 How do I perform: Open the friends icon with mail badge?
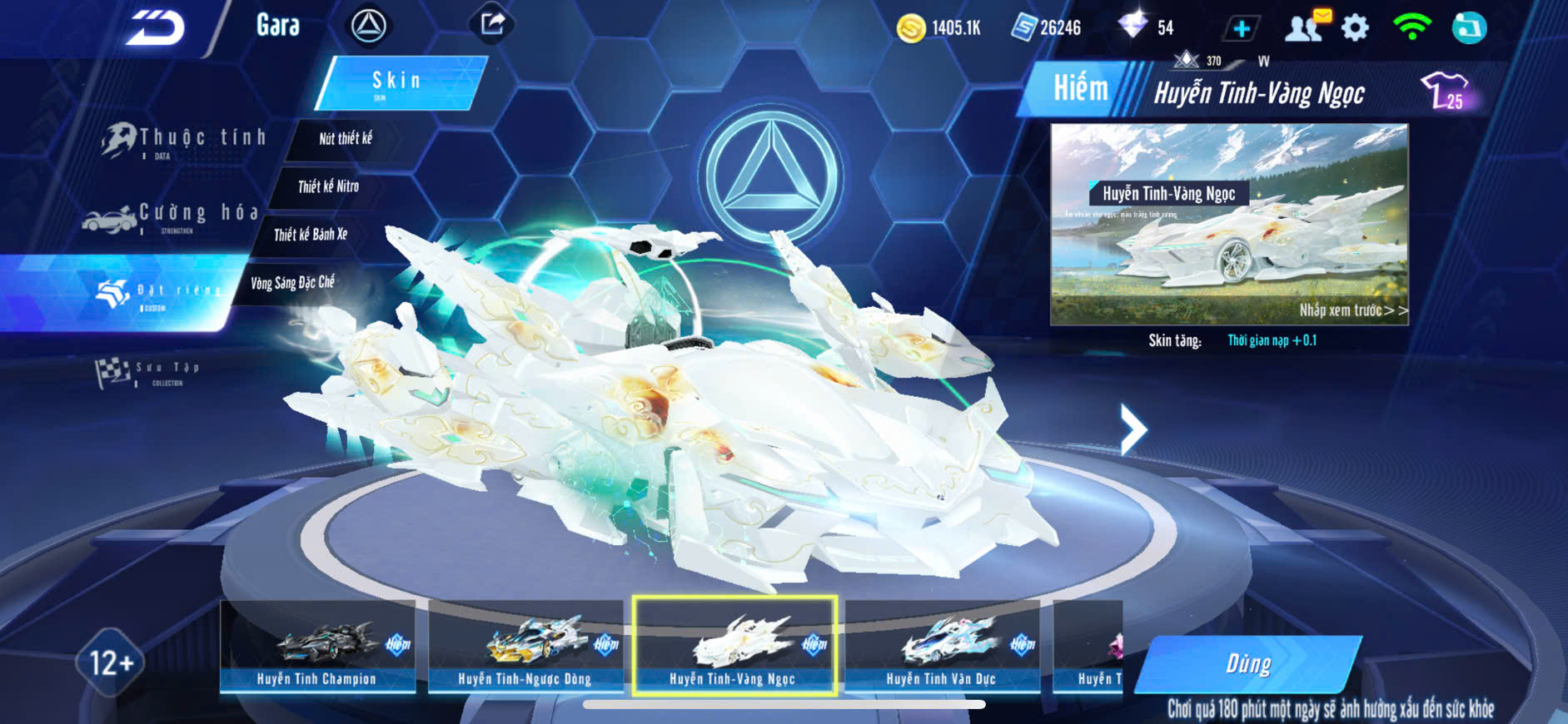(1306, 27)
